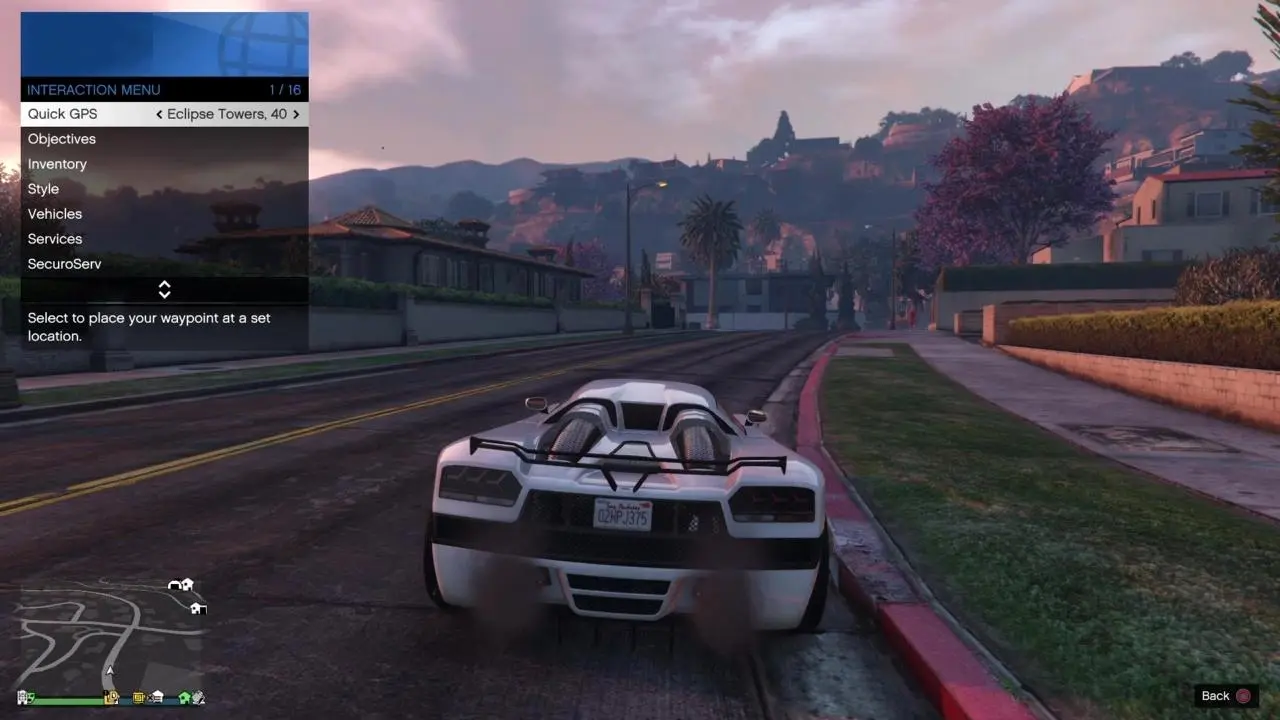This screenshot has width=1280, height=720.
Task: Click the mechanic glove icon in the HUD bar
Action: point(200,697)
